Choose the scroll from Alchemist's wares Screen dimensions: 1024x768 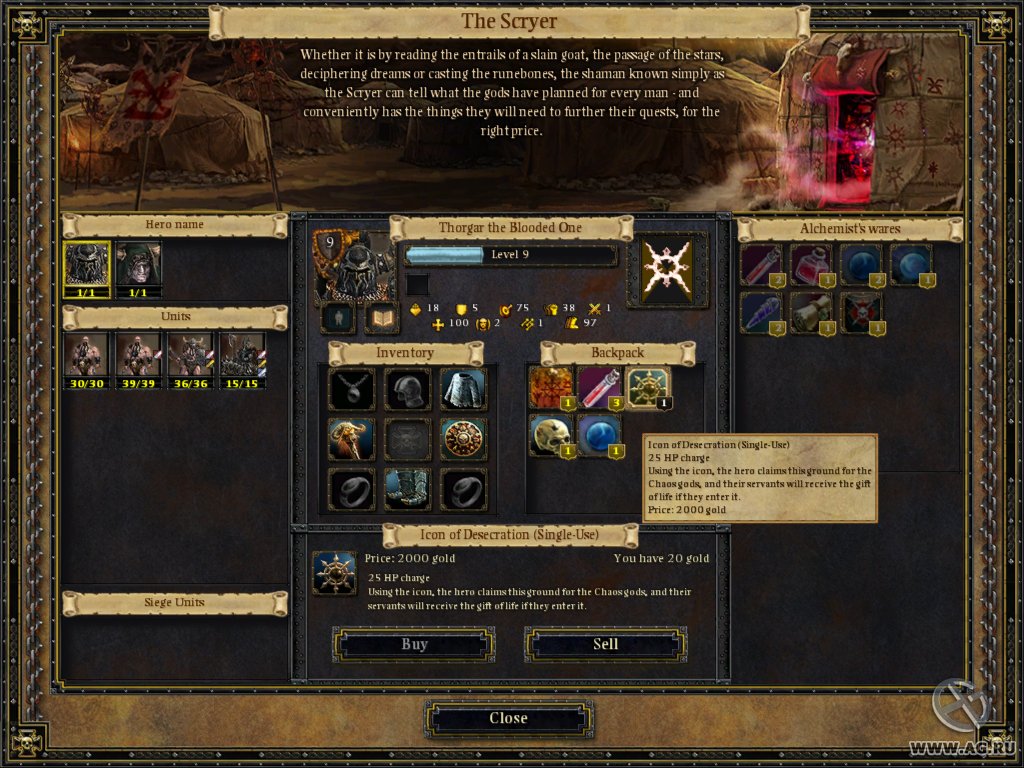[810, 312]
